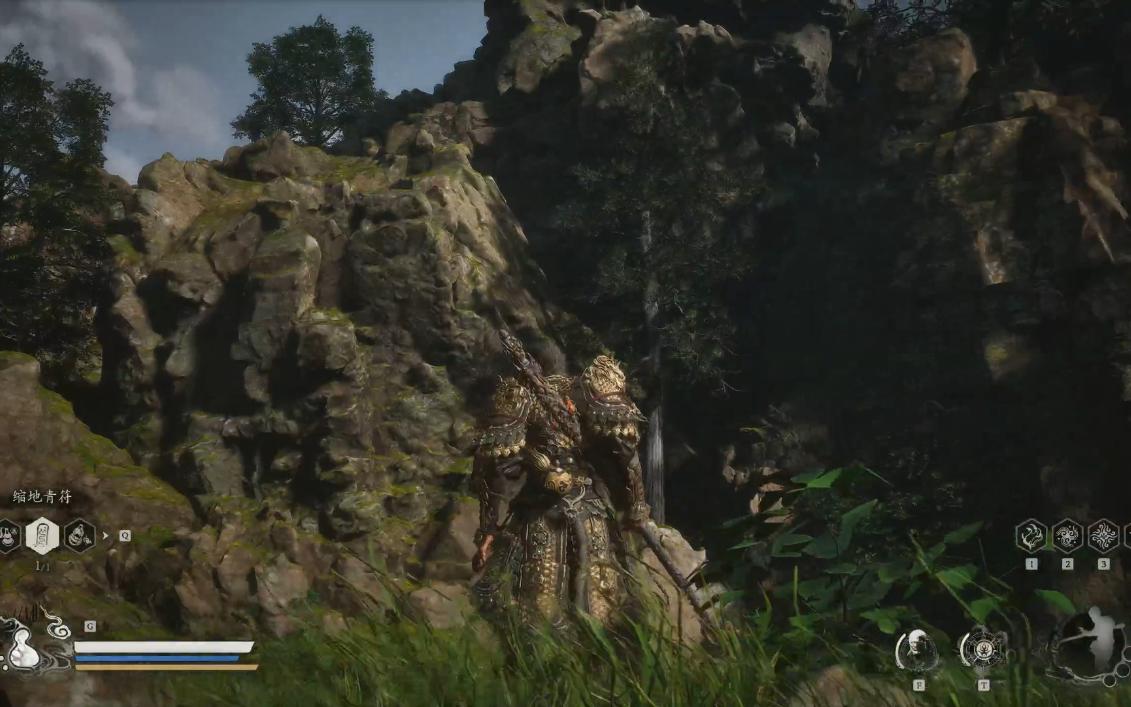Select the partly hidden item slot at the screen edge

click(6, 536)
